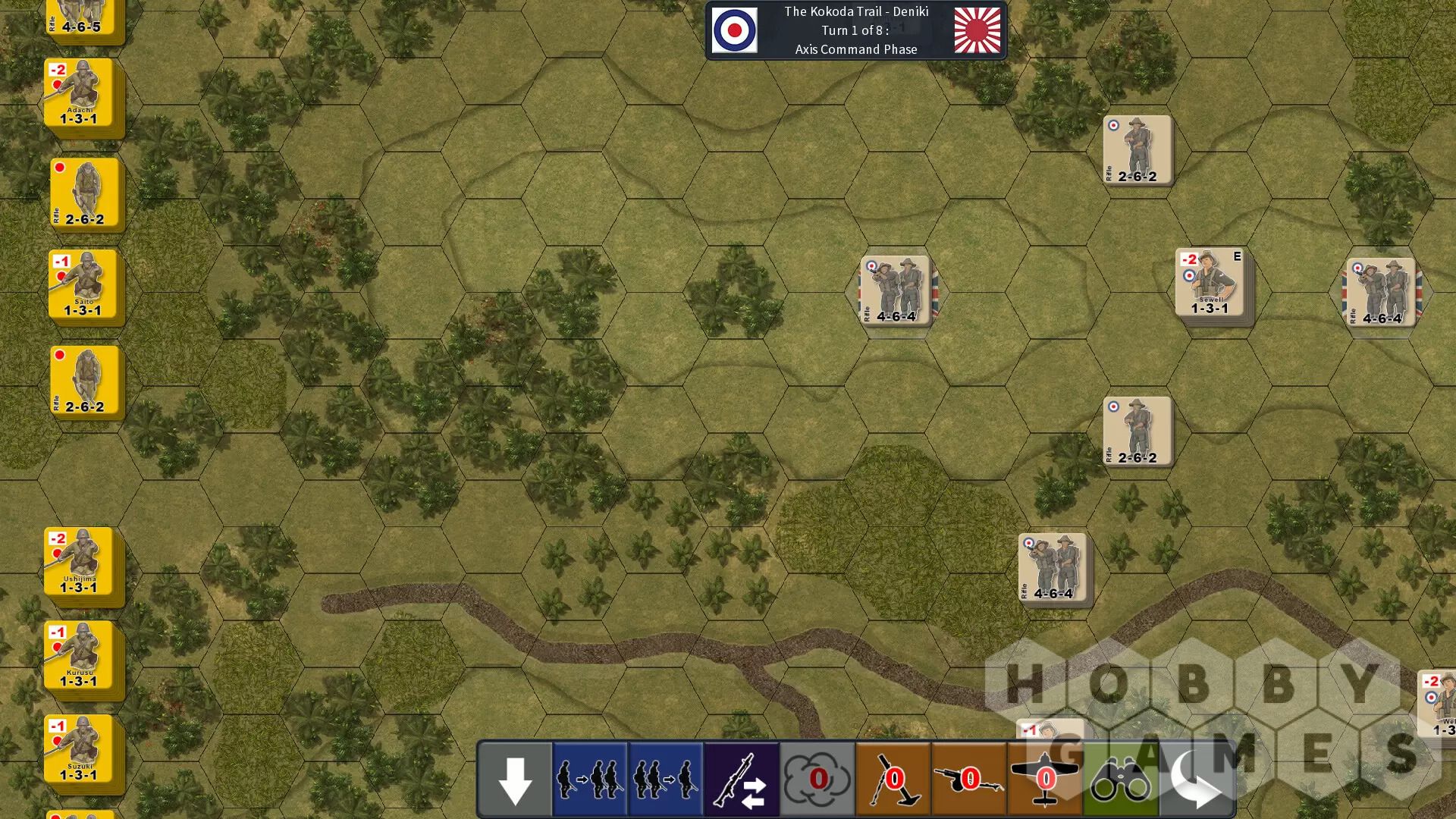
Task: Select the Saito leader counter
Action: 83,285
